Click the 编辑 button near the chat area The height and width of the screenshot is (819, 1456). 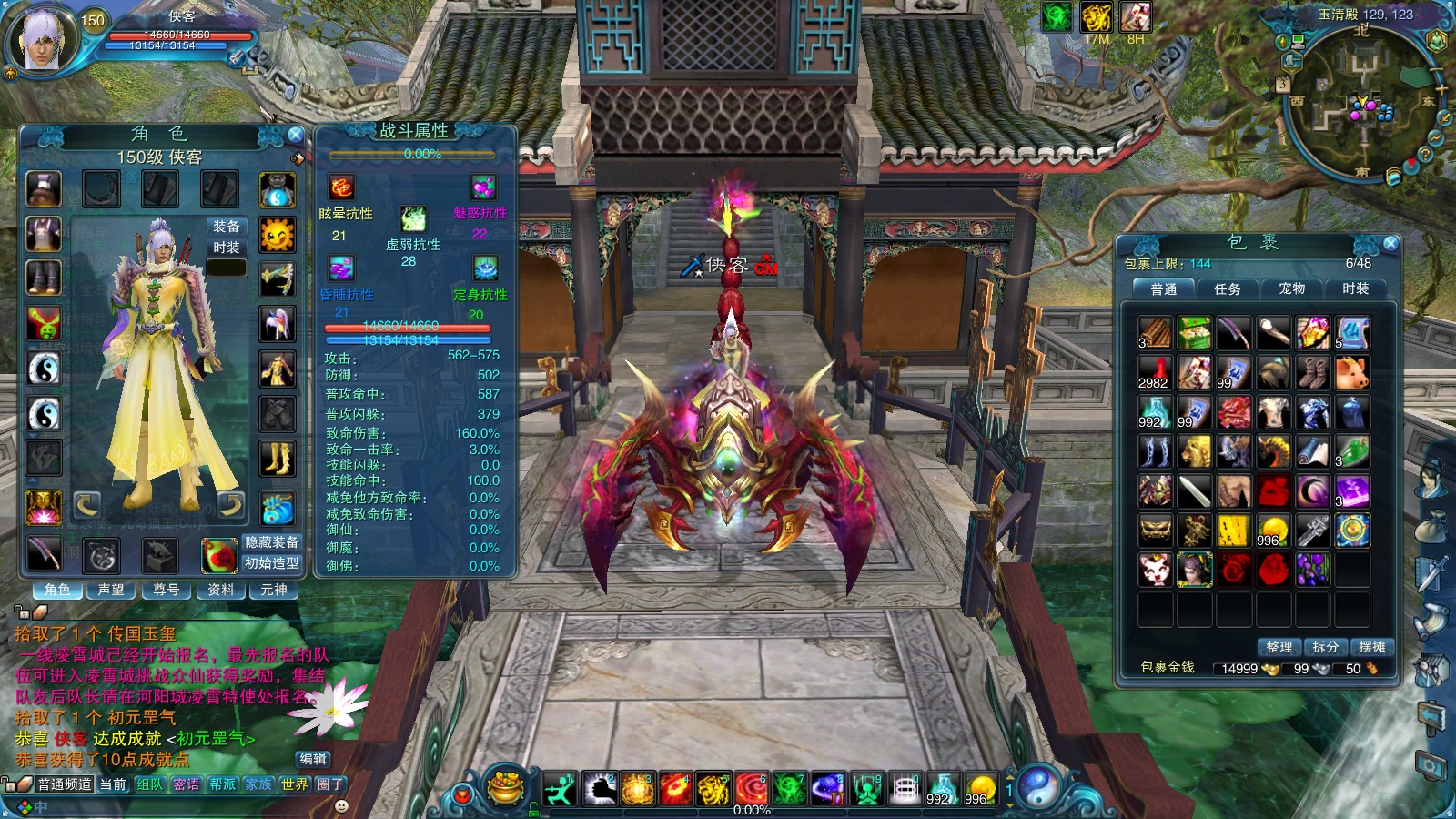(x=314, y=760)
